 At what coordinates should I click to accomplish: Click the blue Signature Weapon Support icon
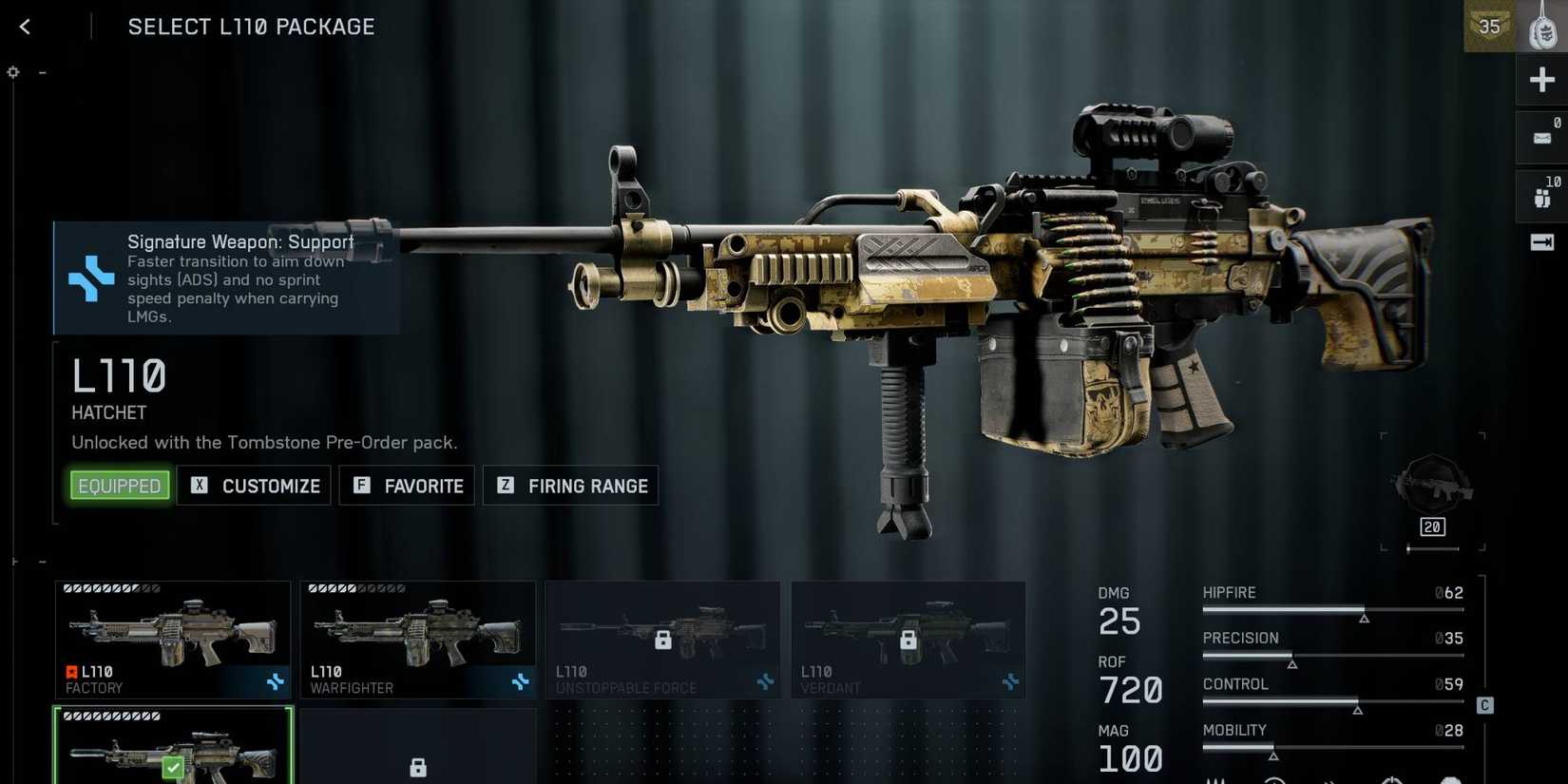[91, 278]
